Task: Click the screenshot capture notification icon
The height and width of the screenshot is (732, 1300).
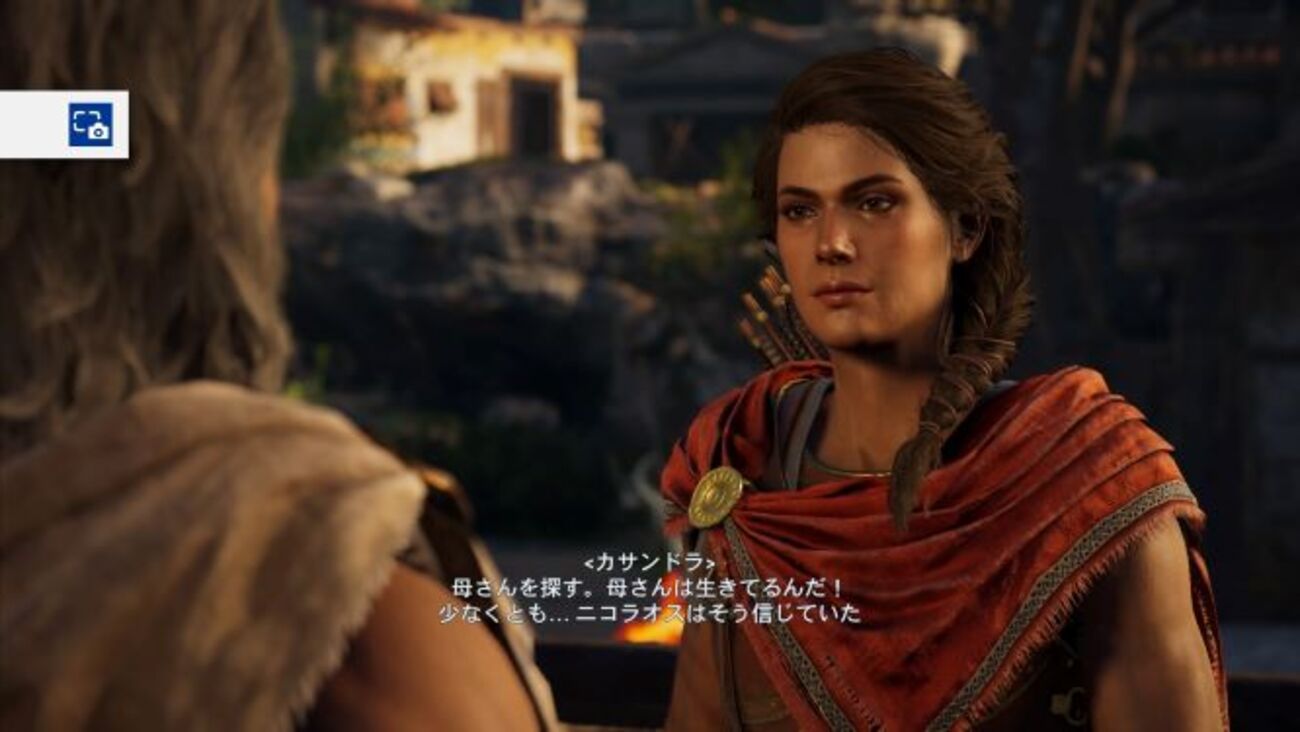Action: pos(90,125)
